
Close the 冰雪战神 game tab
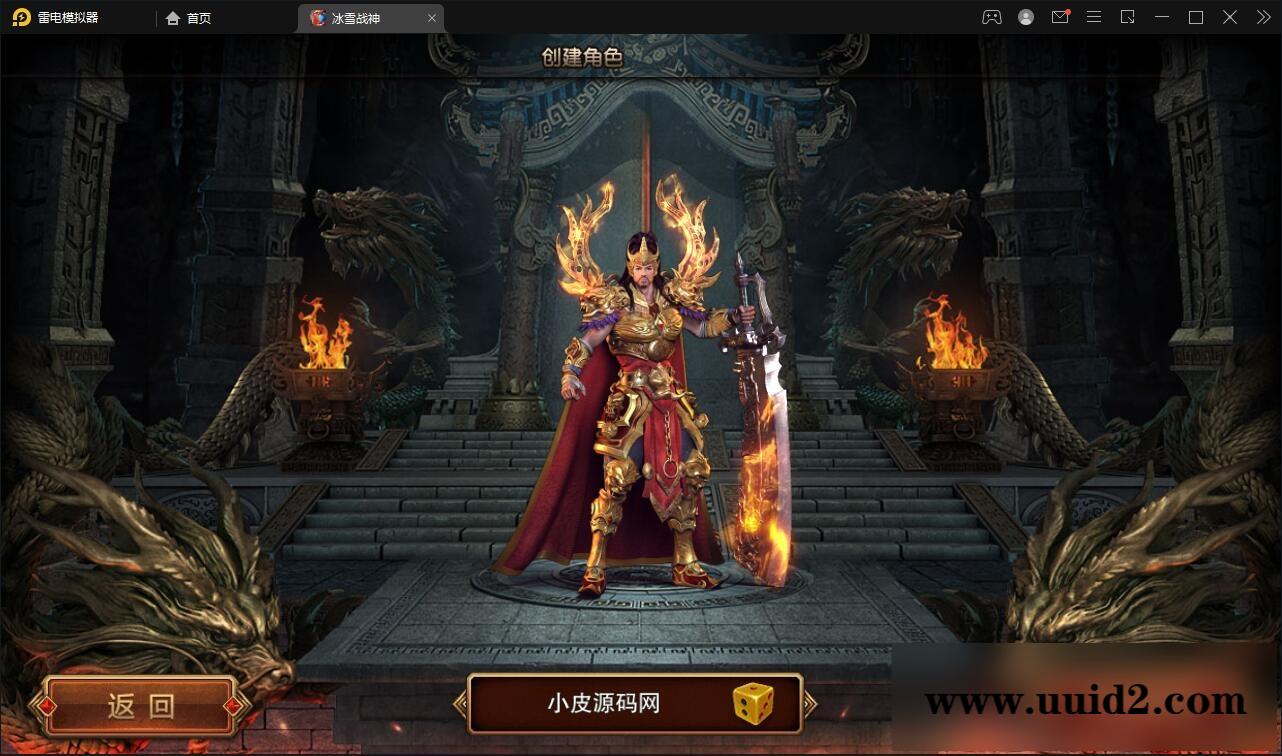pos(432,17)
